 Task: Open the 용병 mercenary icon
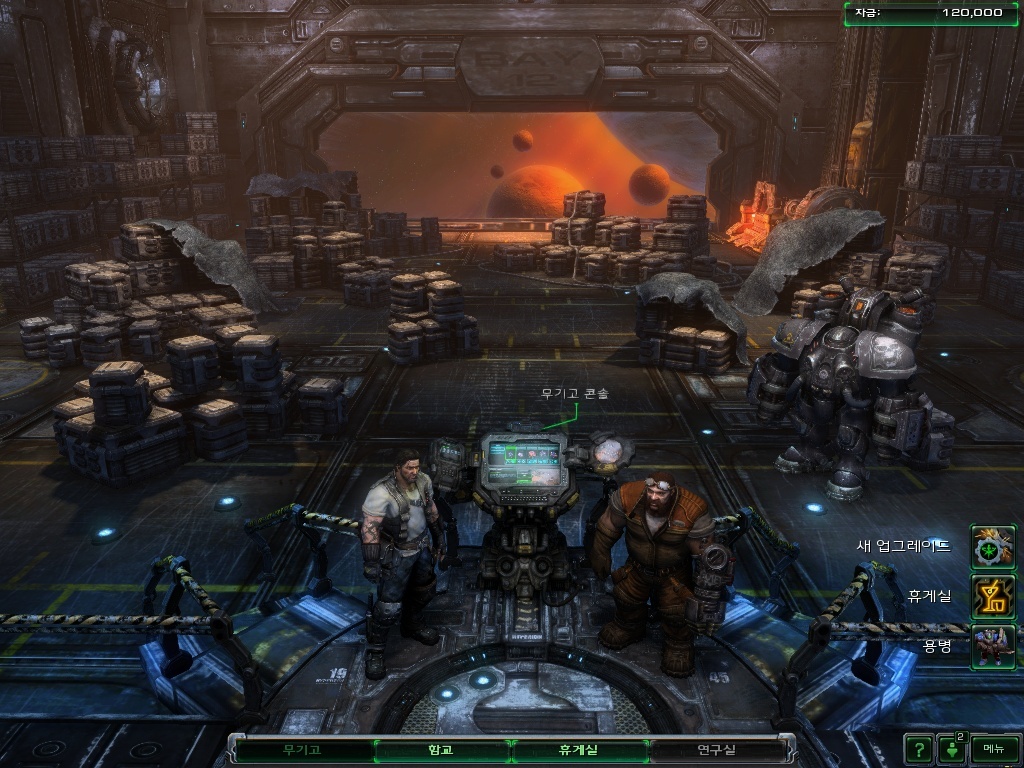pyautogui.click(x=993, y=645)
